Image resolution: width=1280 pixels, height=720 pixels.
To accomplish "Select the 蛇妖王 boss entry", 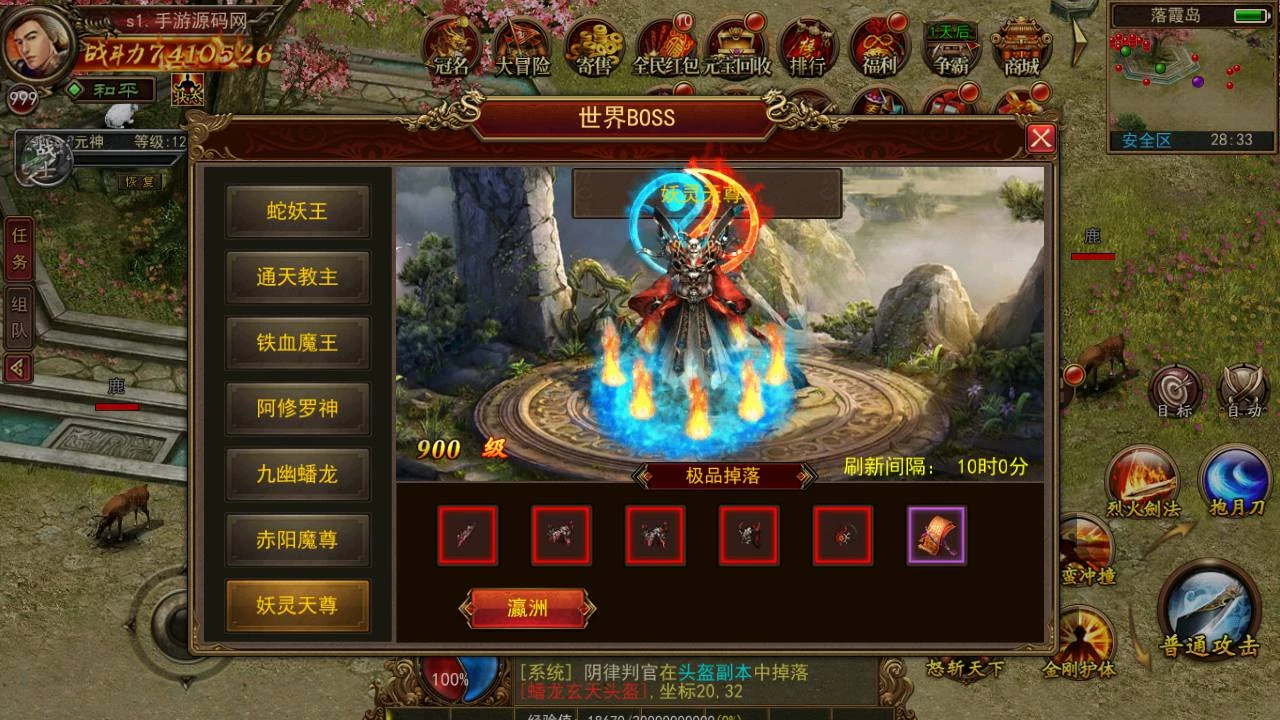I will [297, 211].
